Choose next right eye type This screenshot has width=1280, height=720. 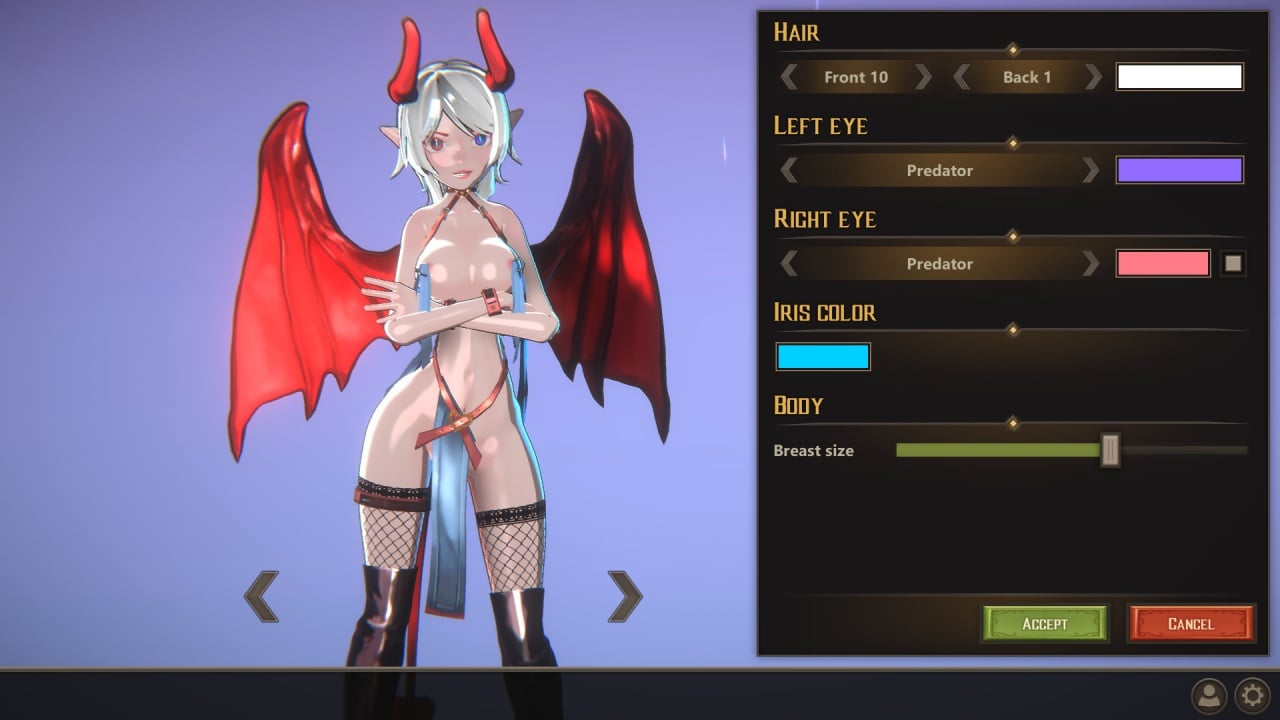1091,264
